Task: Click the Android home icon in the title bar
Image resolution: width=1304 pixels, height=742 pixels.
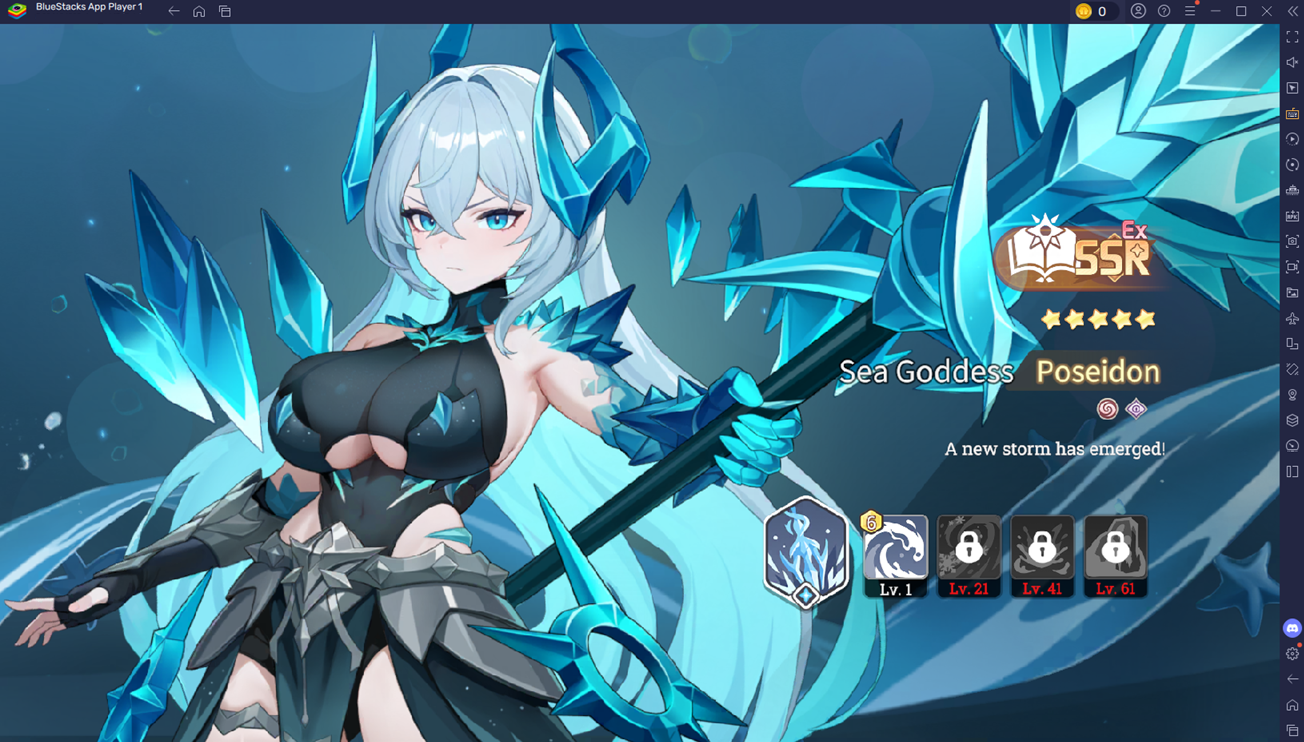Action: [197, 11]
